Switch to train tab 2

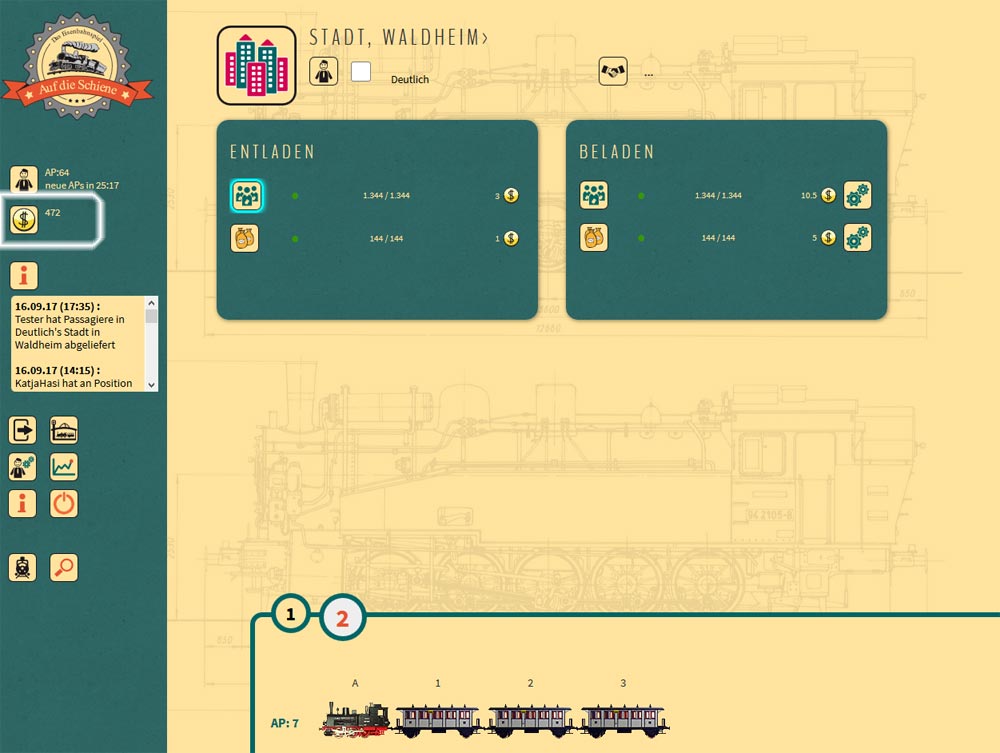[x=342, y=618]
